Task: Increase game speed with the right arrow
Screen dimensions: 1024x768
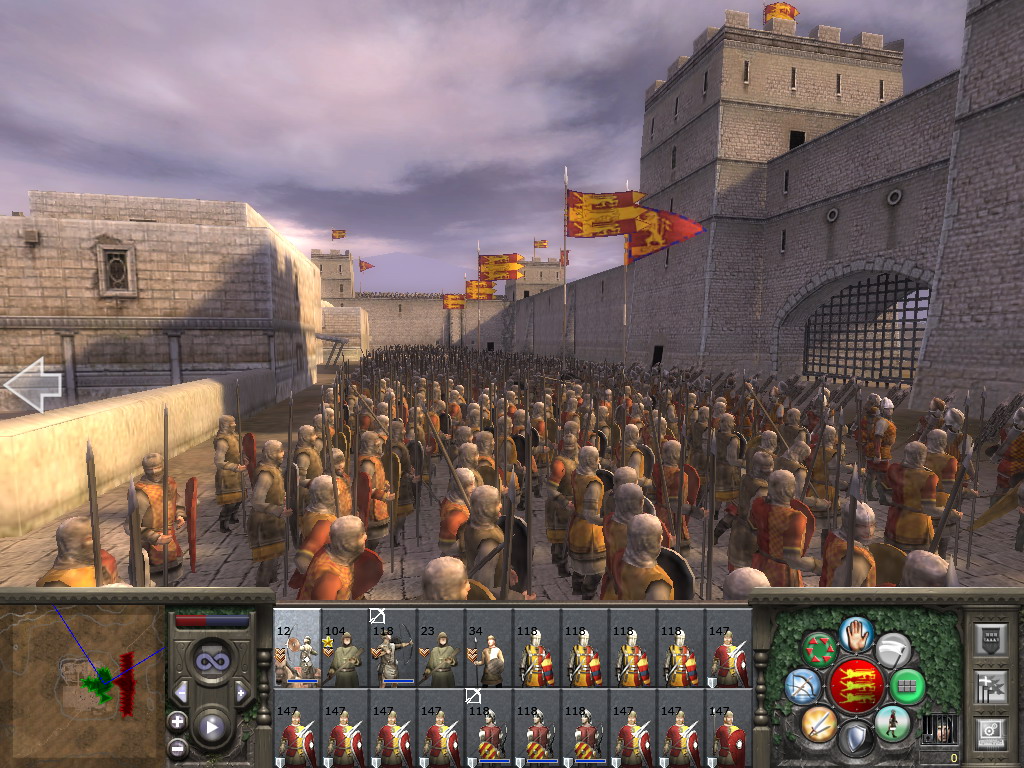Action: [x=241, y=692]
